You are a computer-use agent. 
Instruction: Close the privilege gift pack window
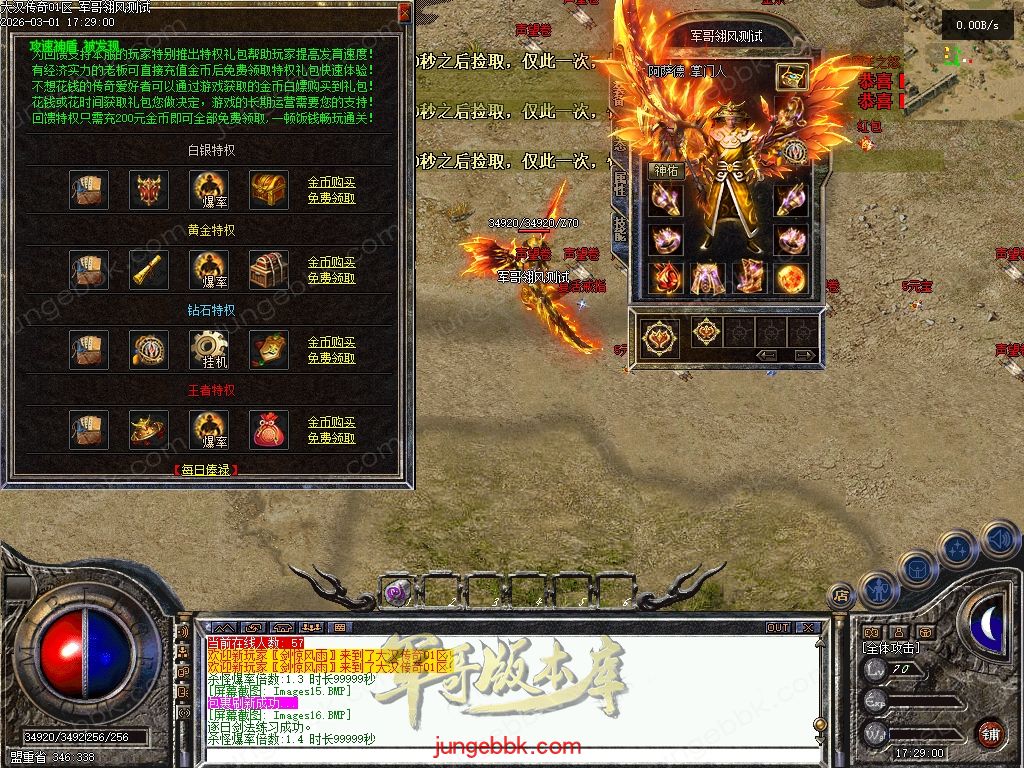coord(404,12)
